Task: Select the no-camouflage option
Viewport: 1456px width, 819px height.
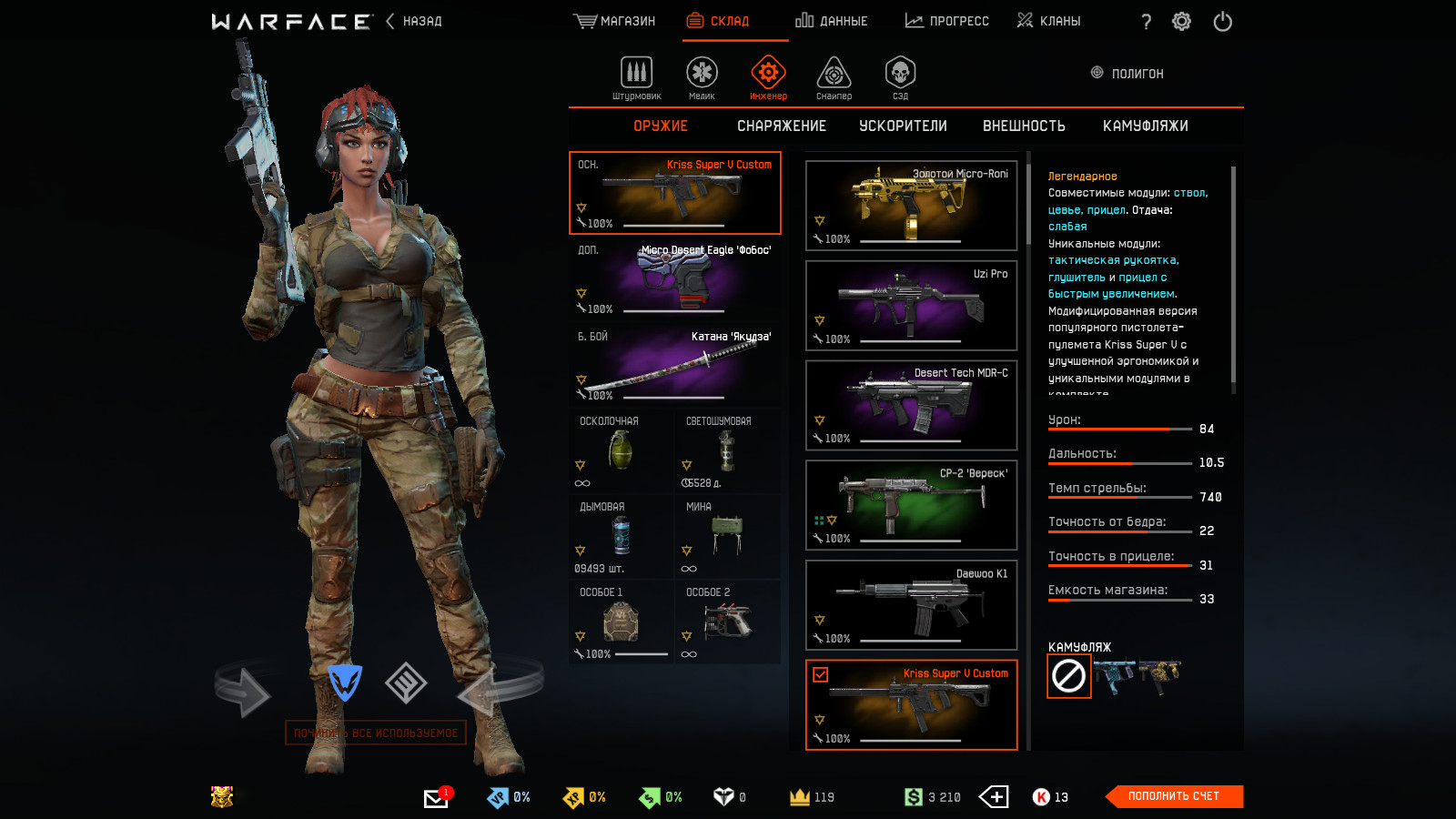Action: pos(1068,676)
